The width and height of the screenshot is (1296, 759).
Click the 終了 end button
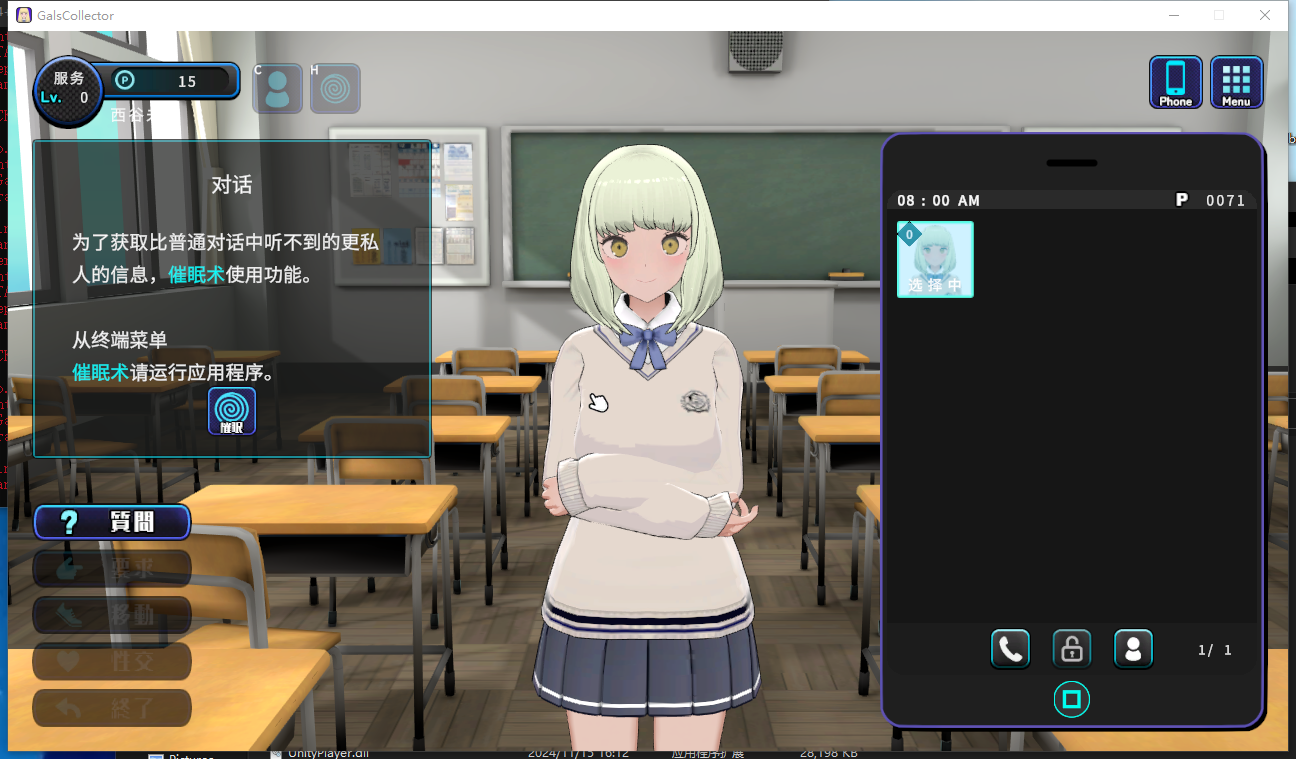(112, 708)
